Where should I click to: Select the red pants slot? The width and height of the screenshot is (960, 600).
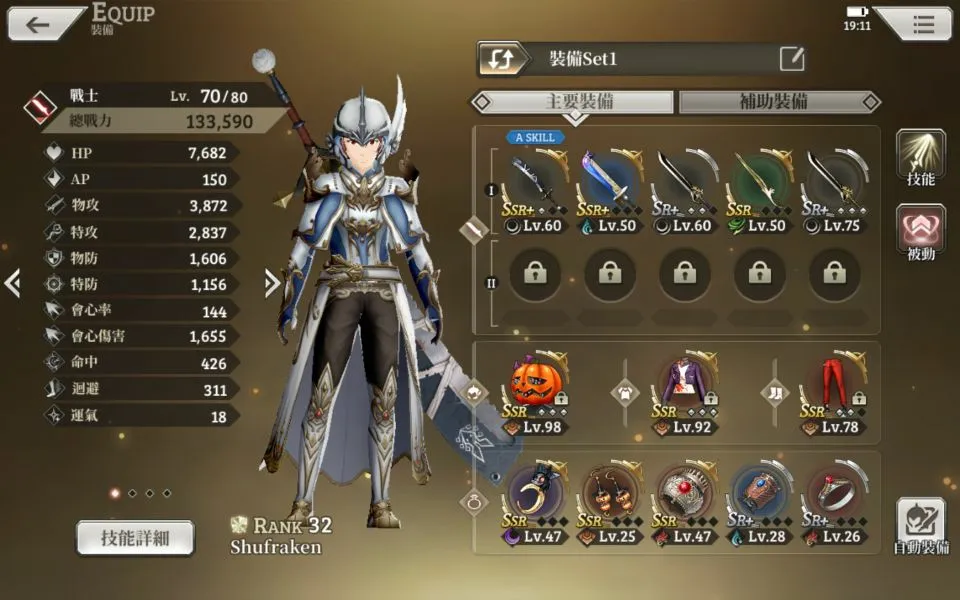(834, 383)
